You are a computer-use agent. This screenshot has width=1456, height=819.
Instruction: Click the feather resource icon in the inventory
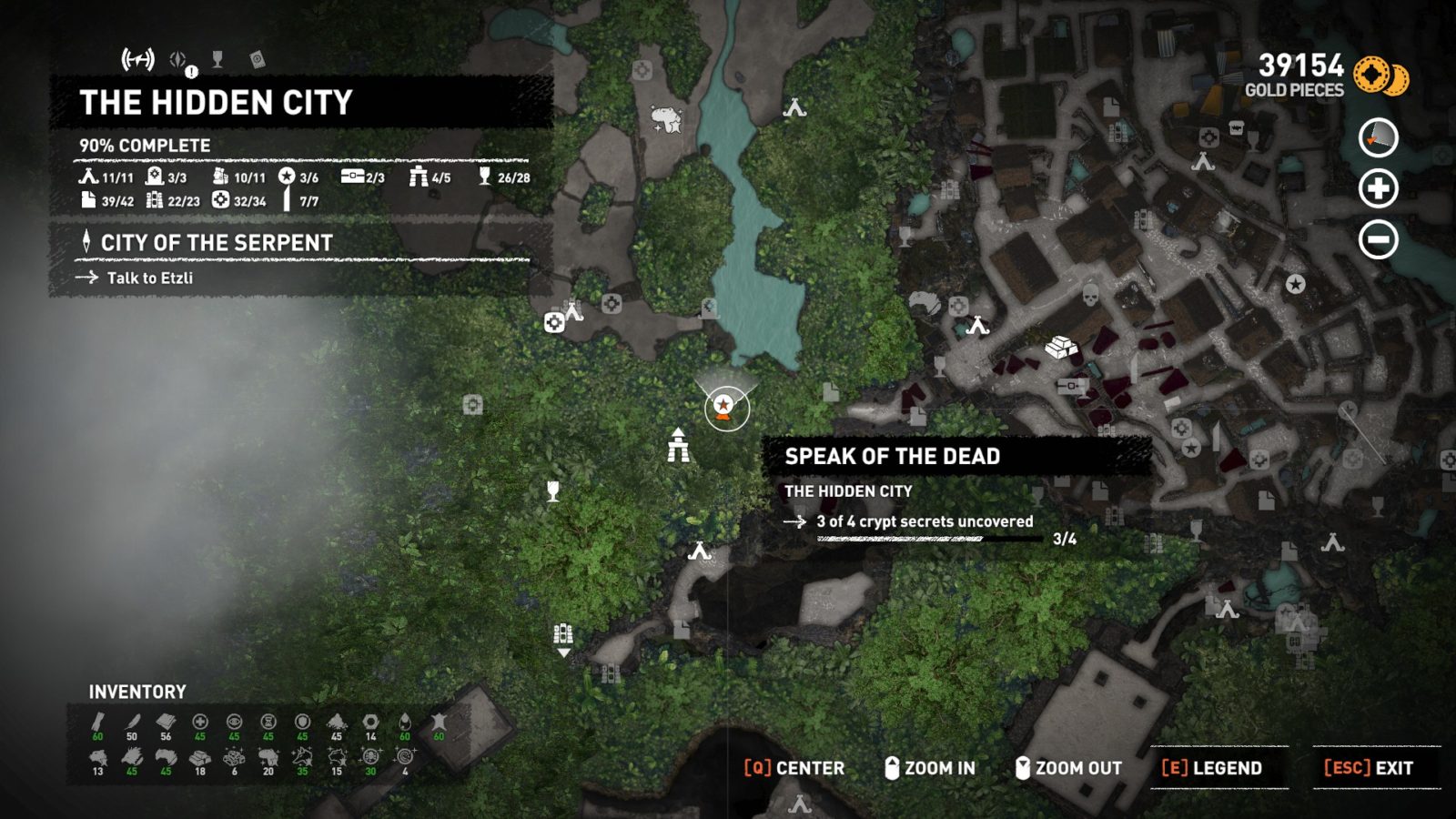coord(131,722)
